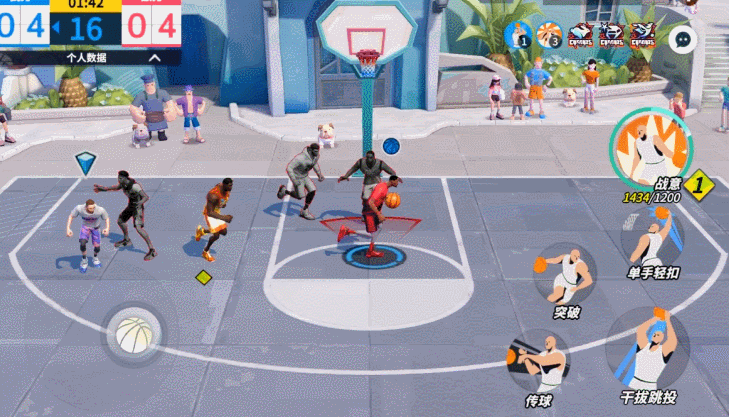
Task: Click the helmet badge icon with star
Action: (x=611, y=36)
